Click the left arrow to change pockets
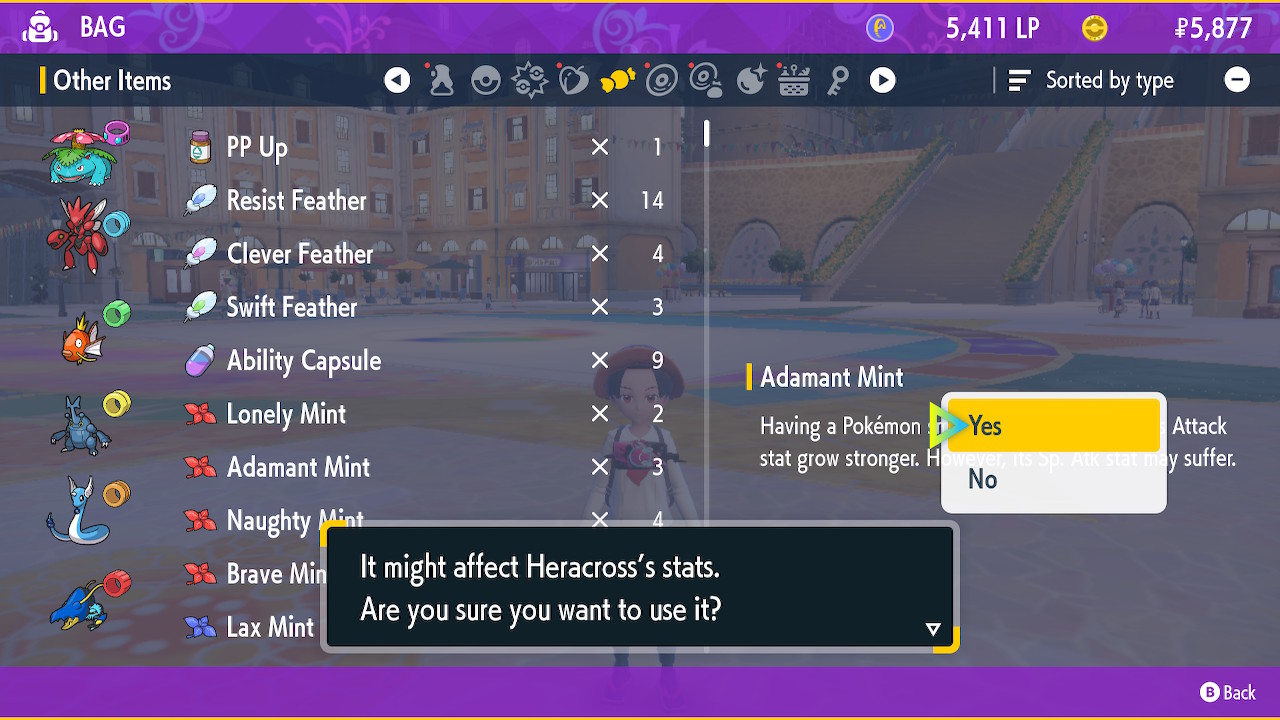 (x=396, y=80)
